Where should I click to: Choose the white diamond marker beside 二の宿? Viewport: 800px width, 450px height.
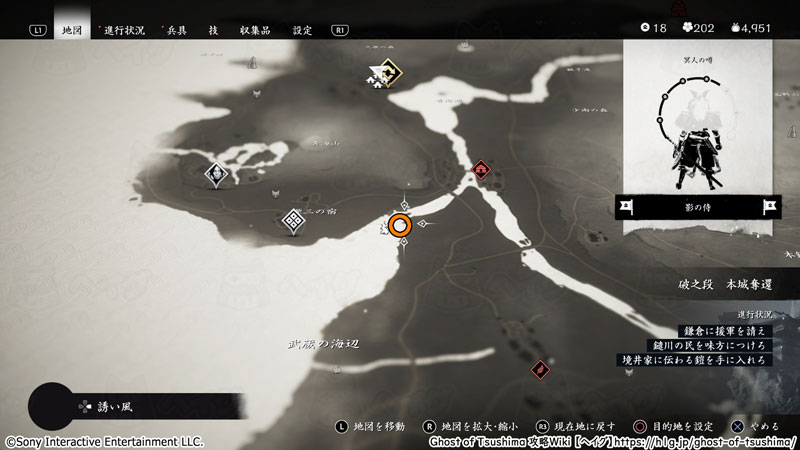pos(293,221)
